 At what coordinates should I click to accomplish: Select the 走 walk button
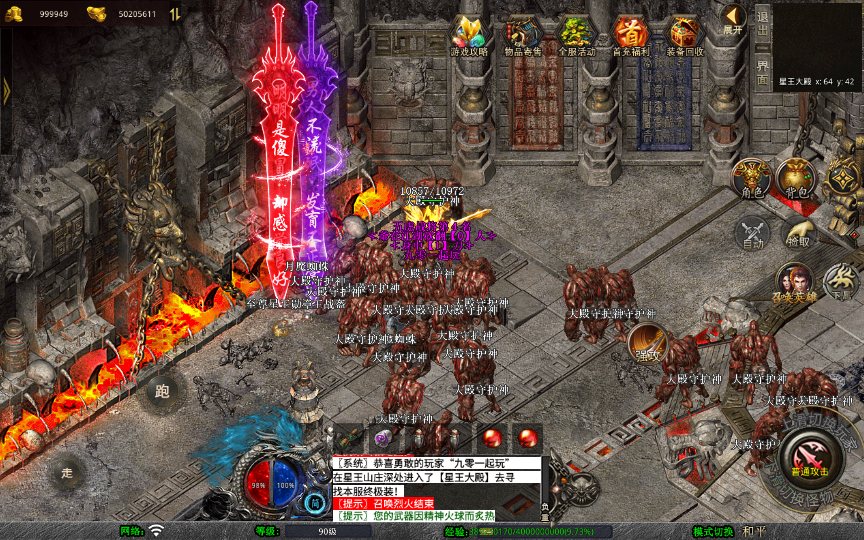[68, 472]
